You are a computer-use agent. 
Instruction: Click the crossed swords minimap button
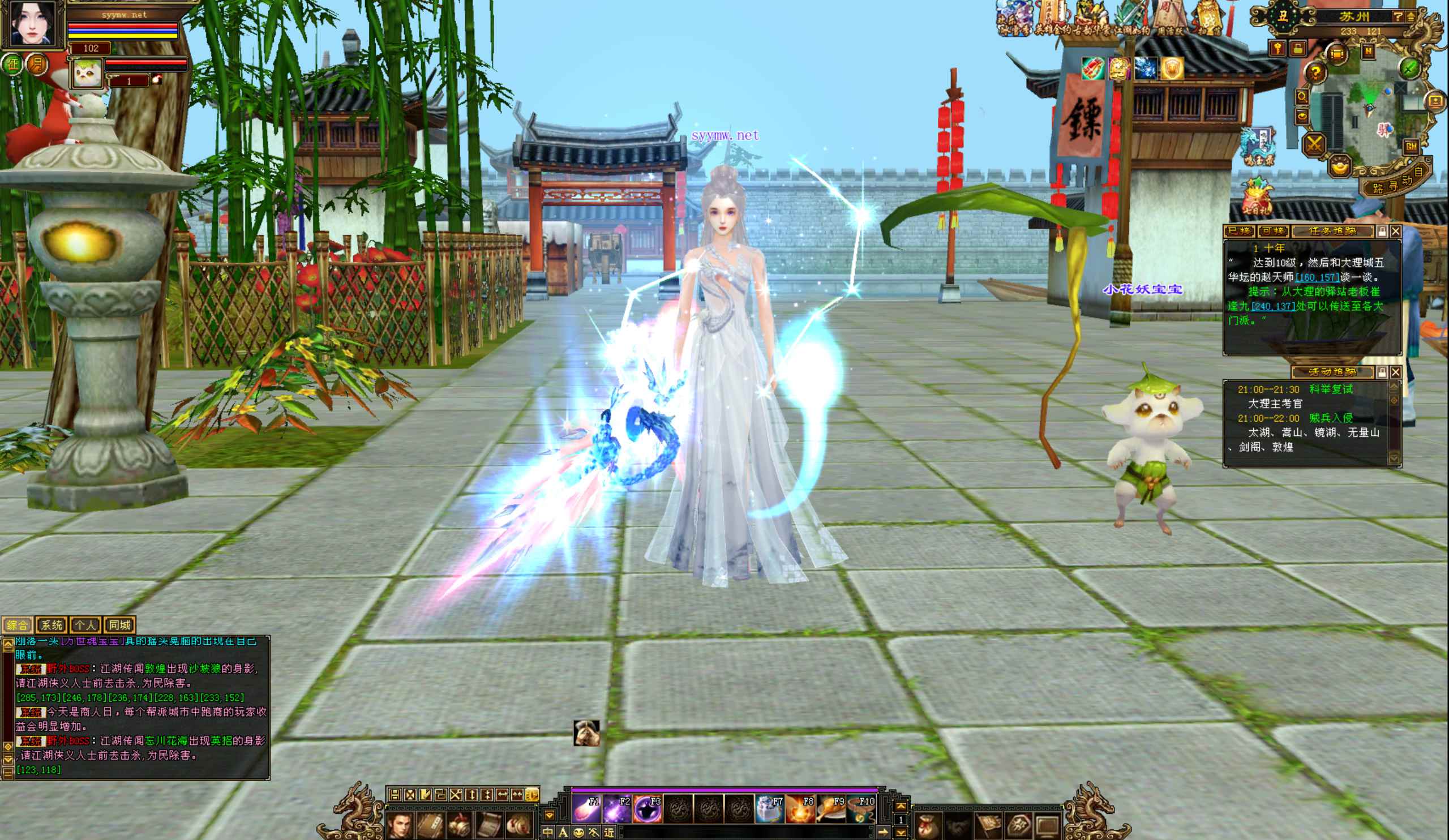[x=1314, y=144]
